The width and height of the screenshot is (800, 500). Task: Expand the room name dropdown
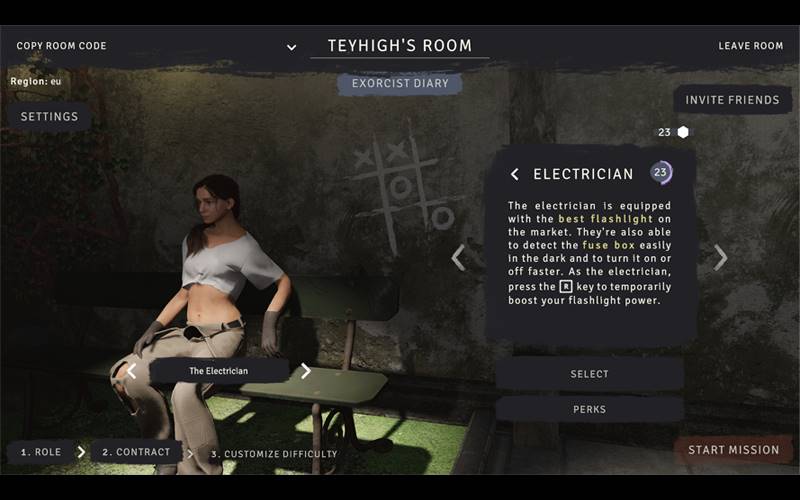point(291,47)
